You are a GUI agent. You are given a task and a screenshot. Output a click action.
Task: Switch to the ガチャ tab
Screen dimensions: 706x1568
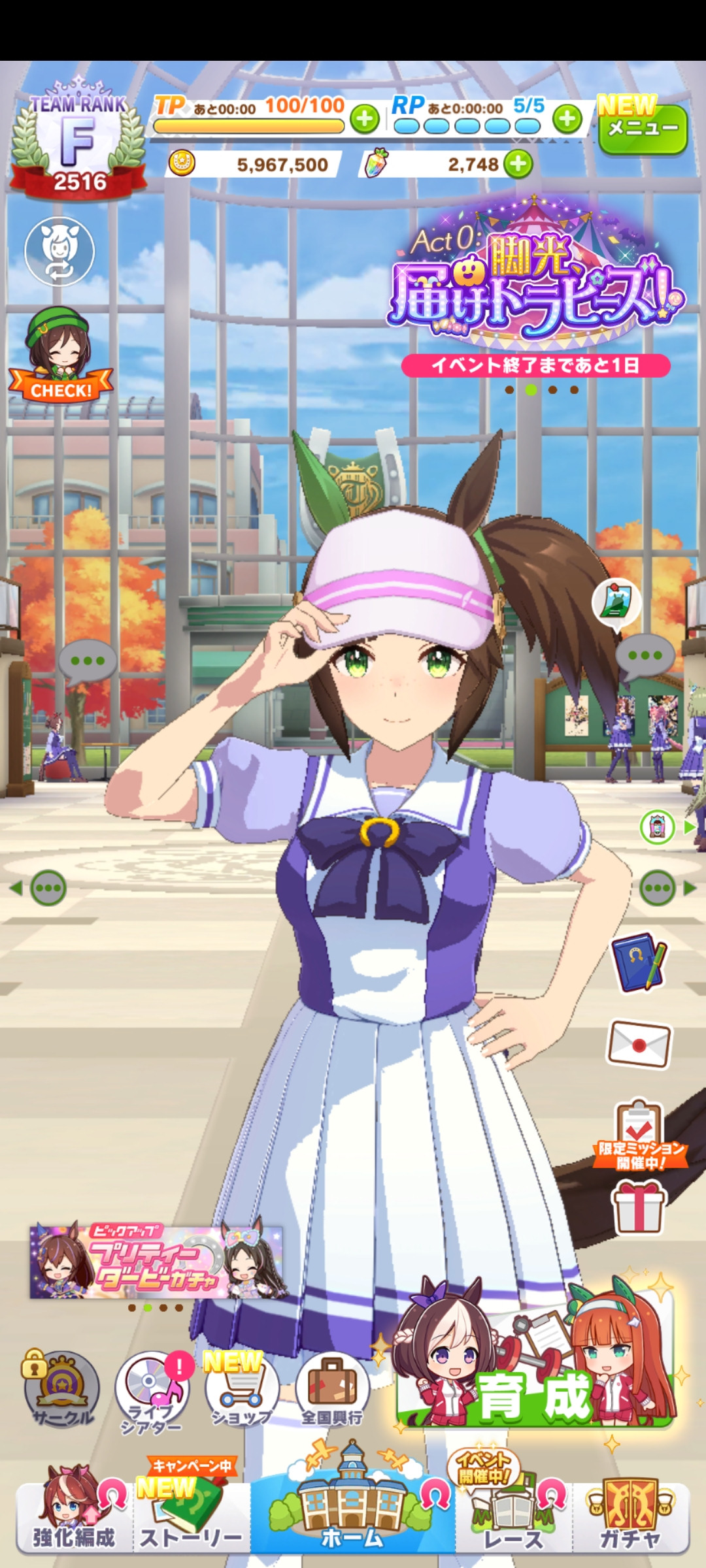(630, 1516)
